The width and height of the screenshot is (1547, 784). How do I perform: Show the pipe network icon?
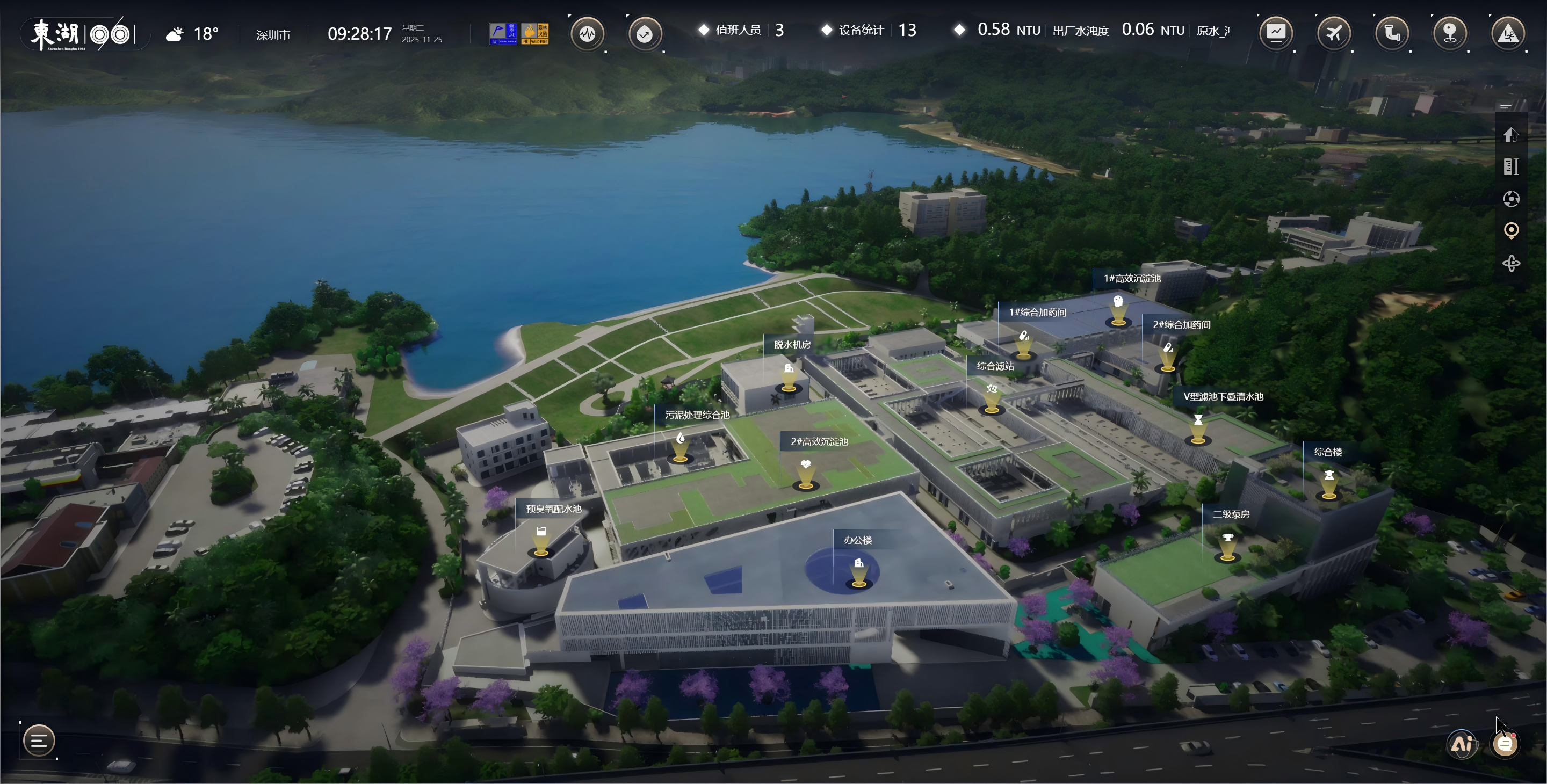(1391, 32)
